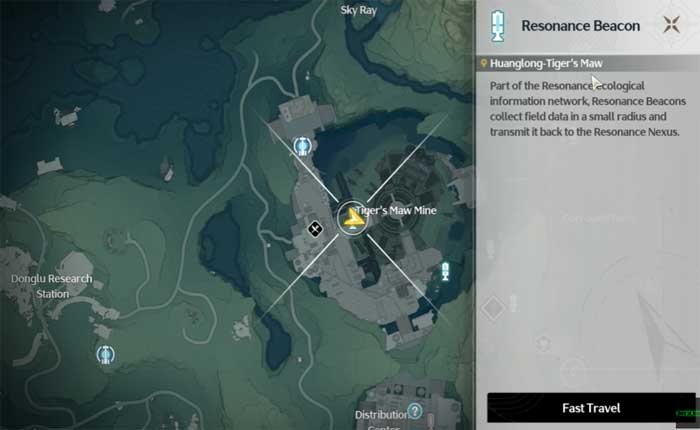Image resolution: width=700 pixels, height=430 pixels.
Task: Select the highlighted Tiger's Maw Mine beacon marker
Action: (x=351, y=216)
